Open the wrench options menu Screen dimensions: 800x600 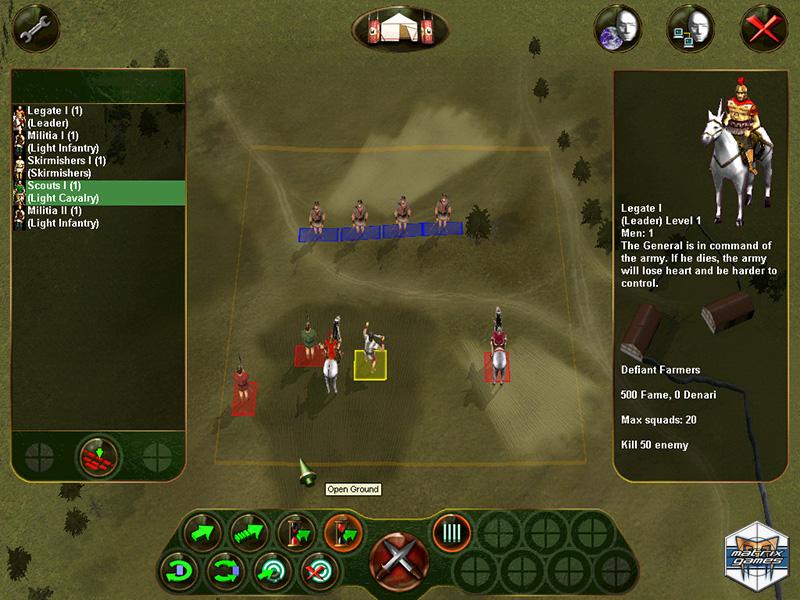[28, 26]
